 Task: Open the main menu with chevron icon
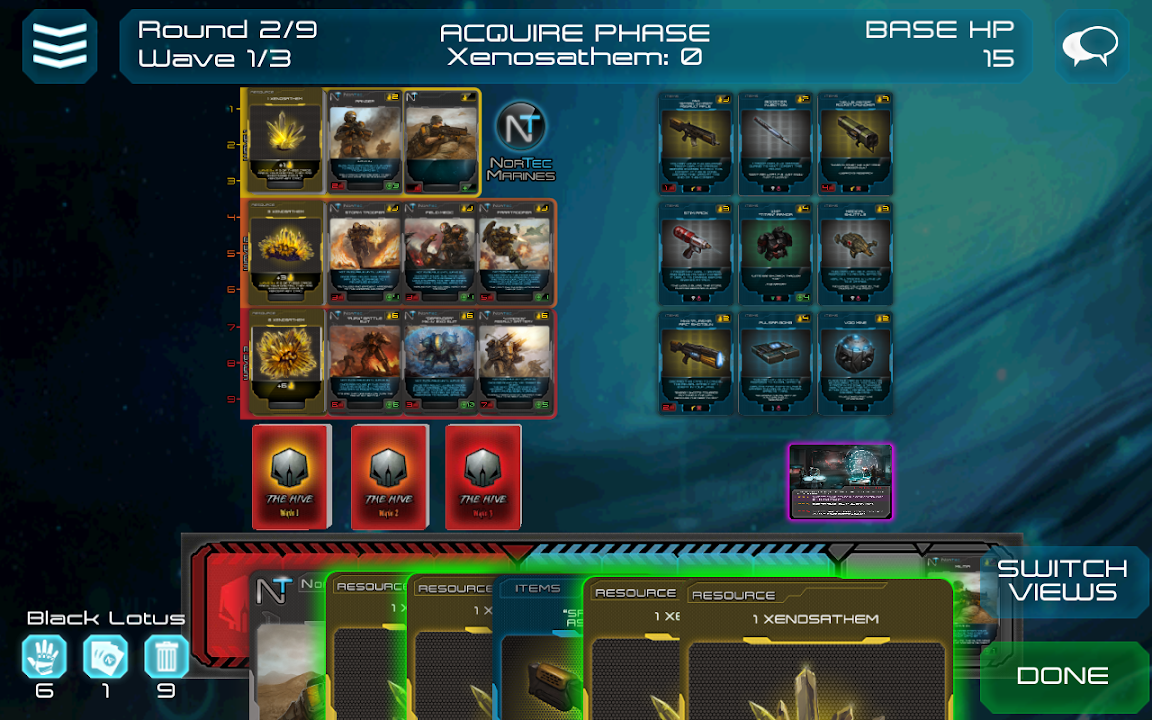(60, 46)
